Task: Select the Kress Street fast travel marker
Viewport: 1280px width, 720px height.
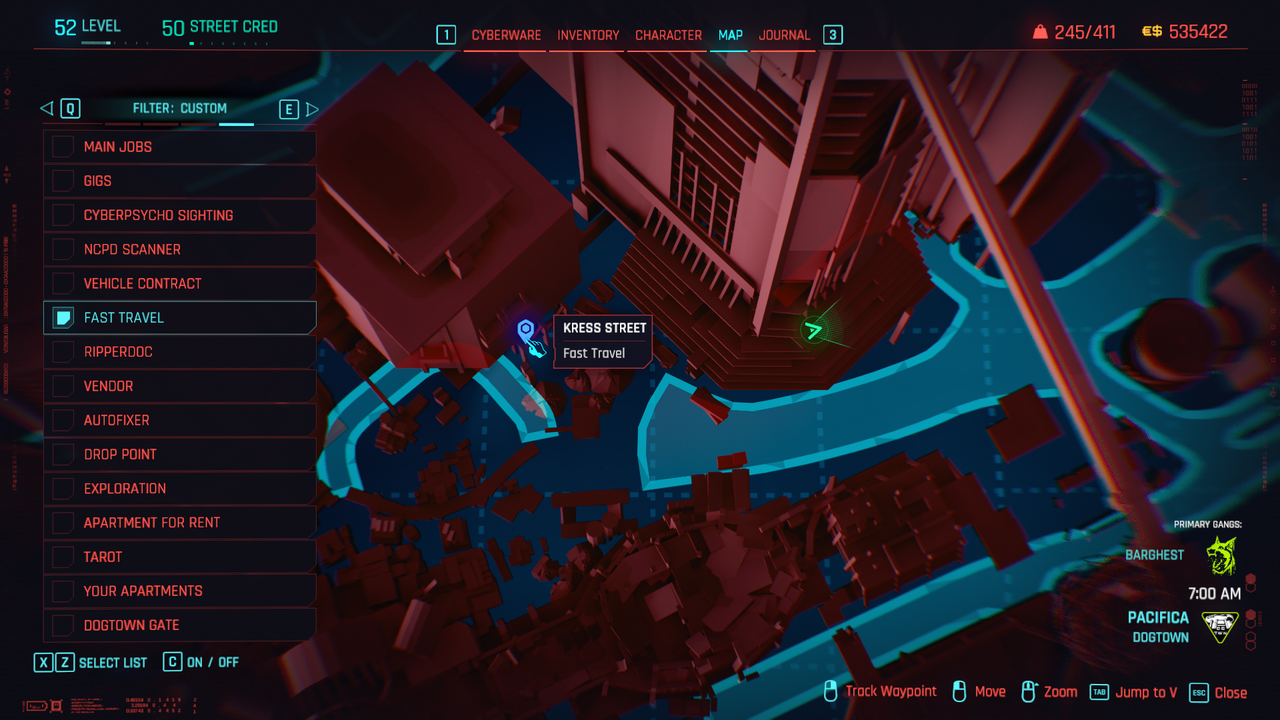Action: pos(526,331)
